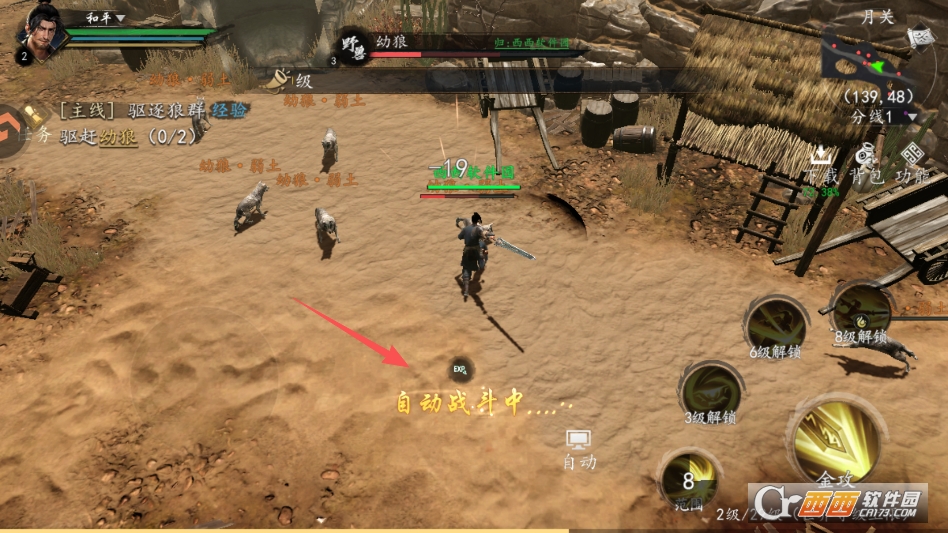
Task: Tap the skill locked until level 8
Action: 861,310
